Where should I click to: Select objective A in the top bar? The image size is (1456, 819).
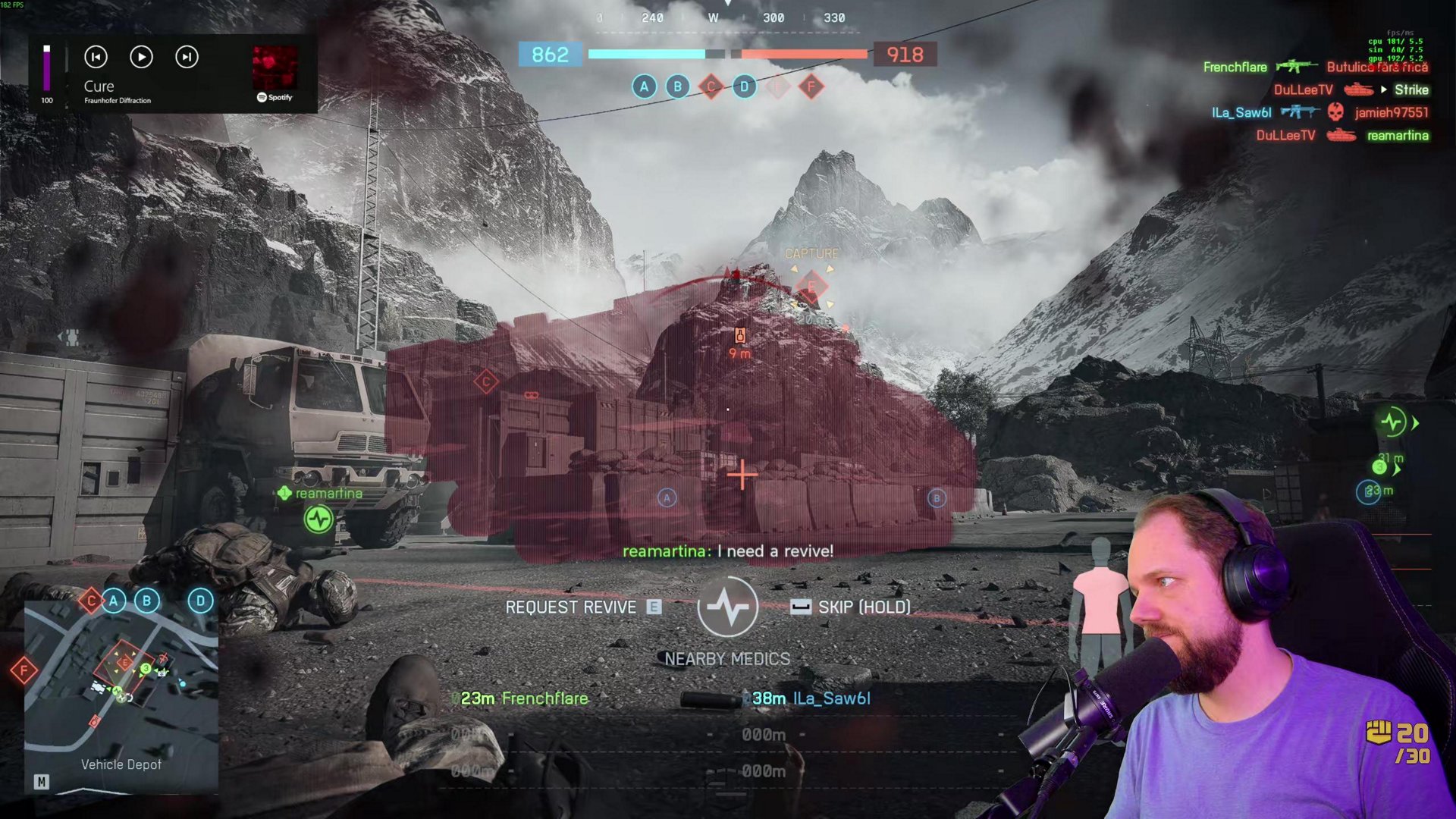[x=644, y=86]
